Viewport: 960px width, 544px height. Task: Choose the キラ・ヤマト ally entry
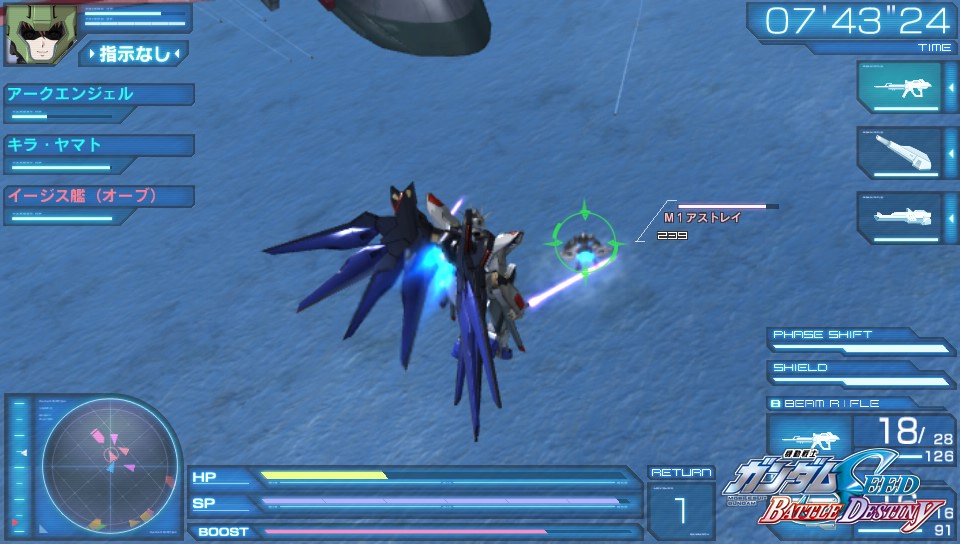(x=98, y=145)
